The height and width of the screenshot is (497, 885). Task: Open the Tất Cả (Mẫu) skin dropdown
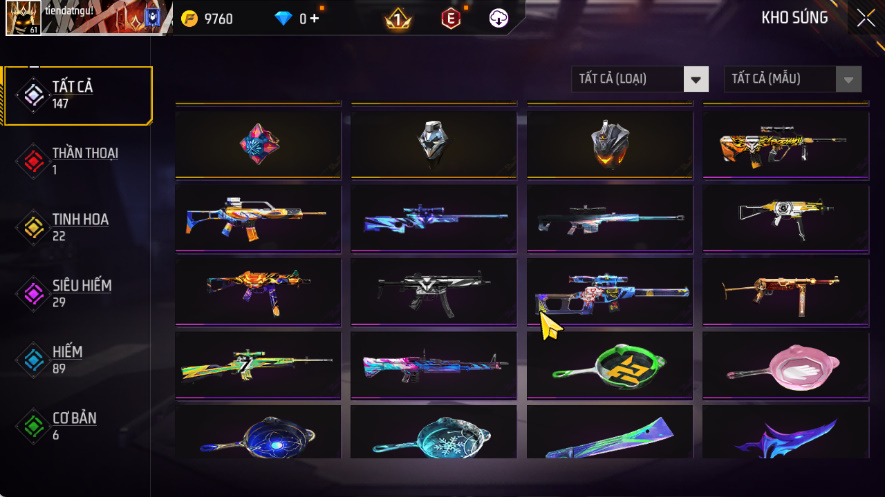point(793,79)
